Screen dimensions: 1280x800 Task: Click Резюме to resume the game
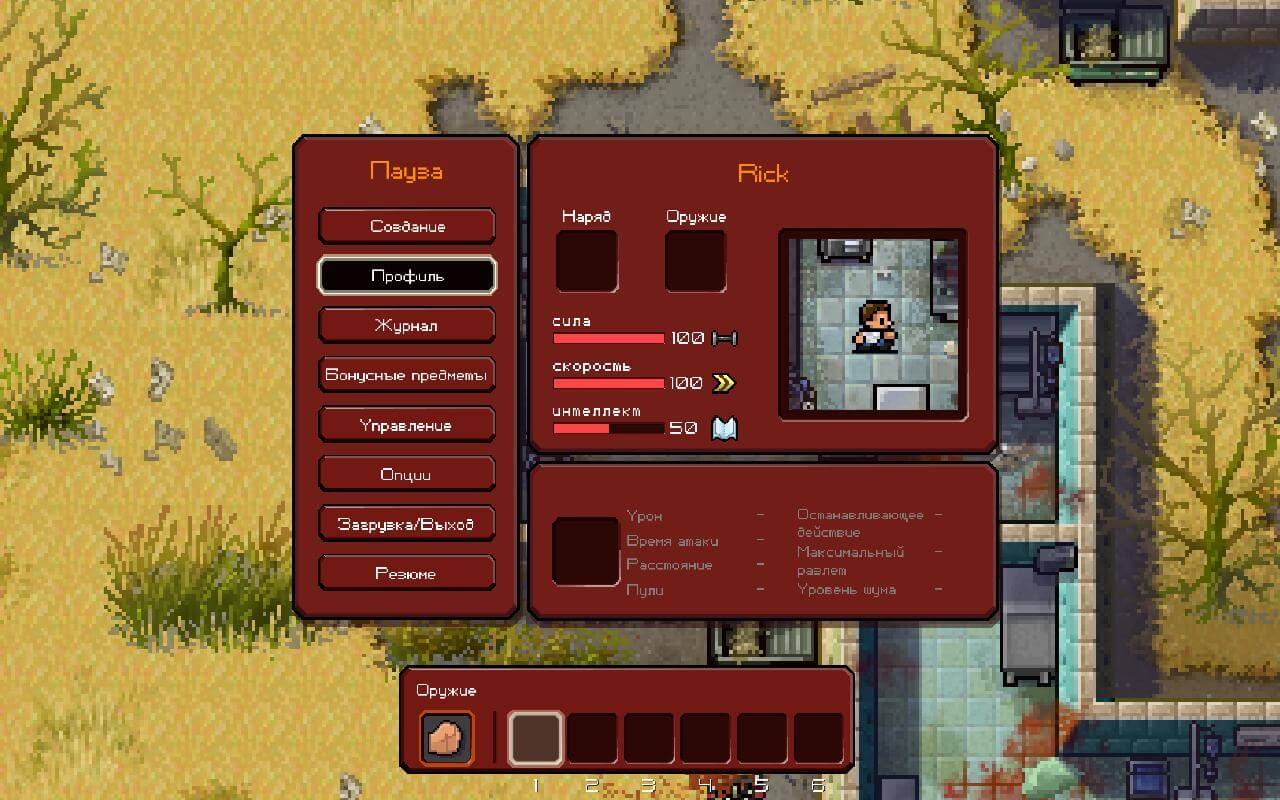pos(407,573)
